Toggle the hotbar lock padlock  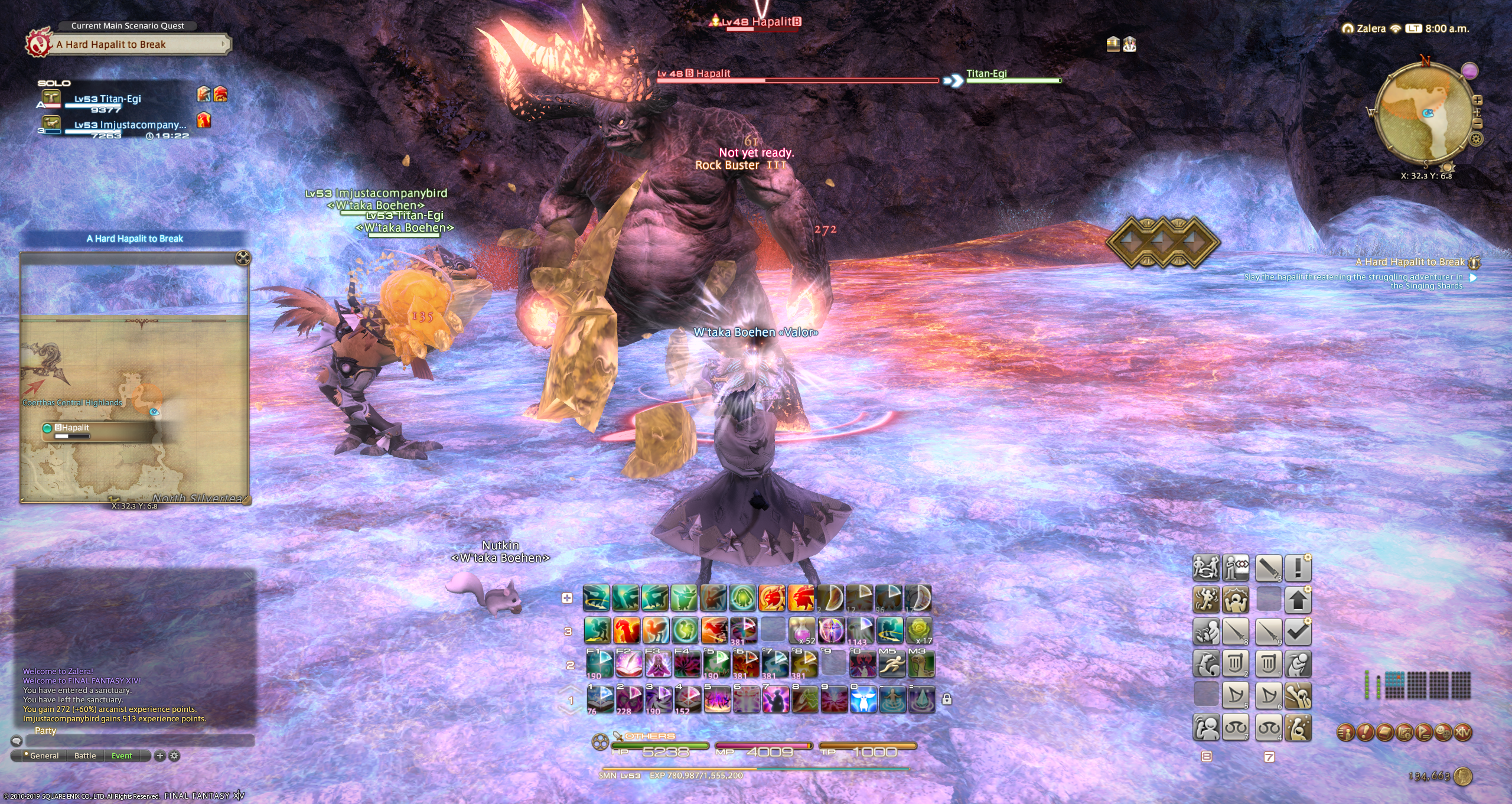[x=947, y=699]
